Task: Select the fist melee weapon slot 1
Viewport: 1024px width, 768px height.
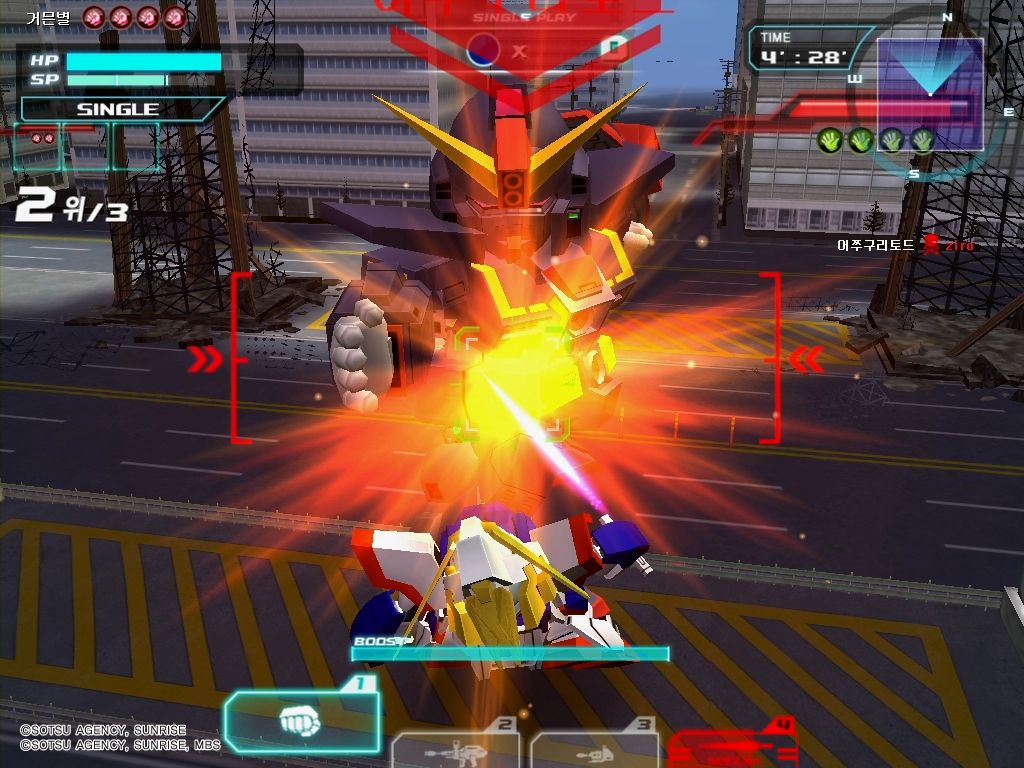Action: (301, 722)
